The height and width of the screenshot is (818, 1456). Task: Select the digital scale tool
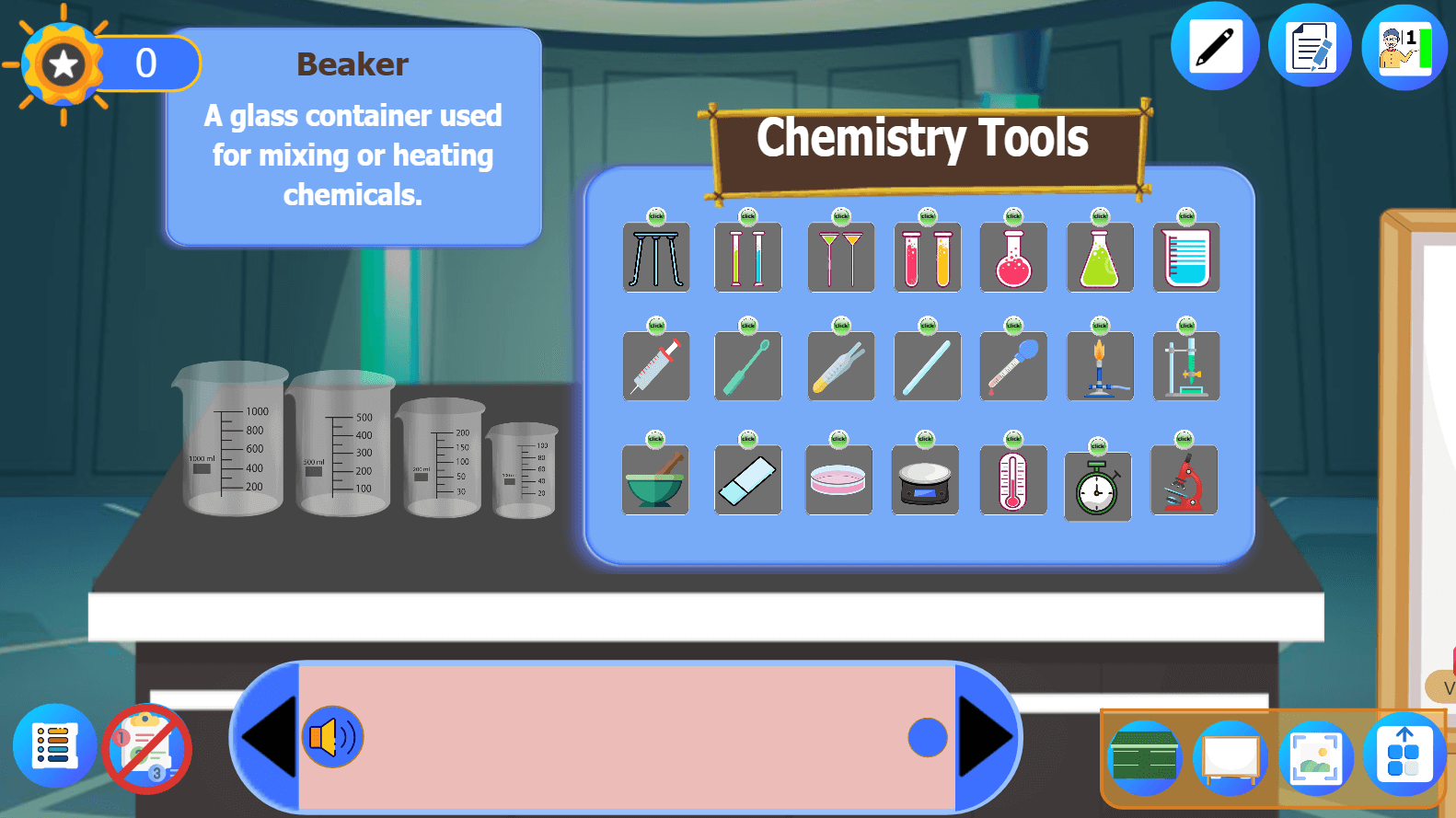pos(926,479)
